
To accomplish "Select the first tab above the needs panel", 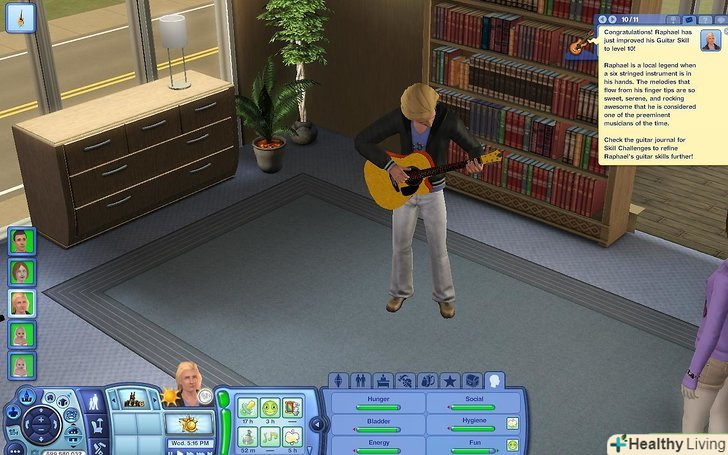I will 340,381.
